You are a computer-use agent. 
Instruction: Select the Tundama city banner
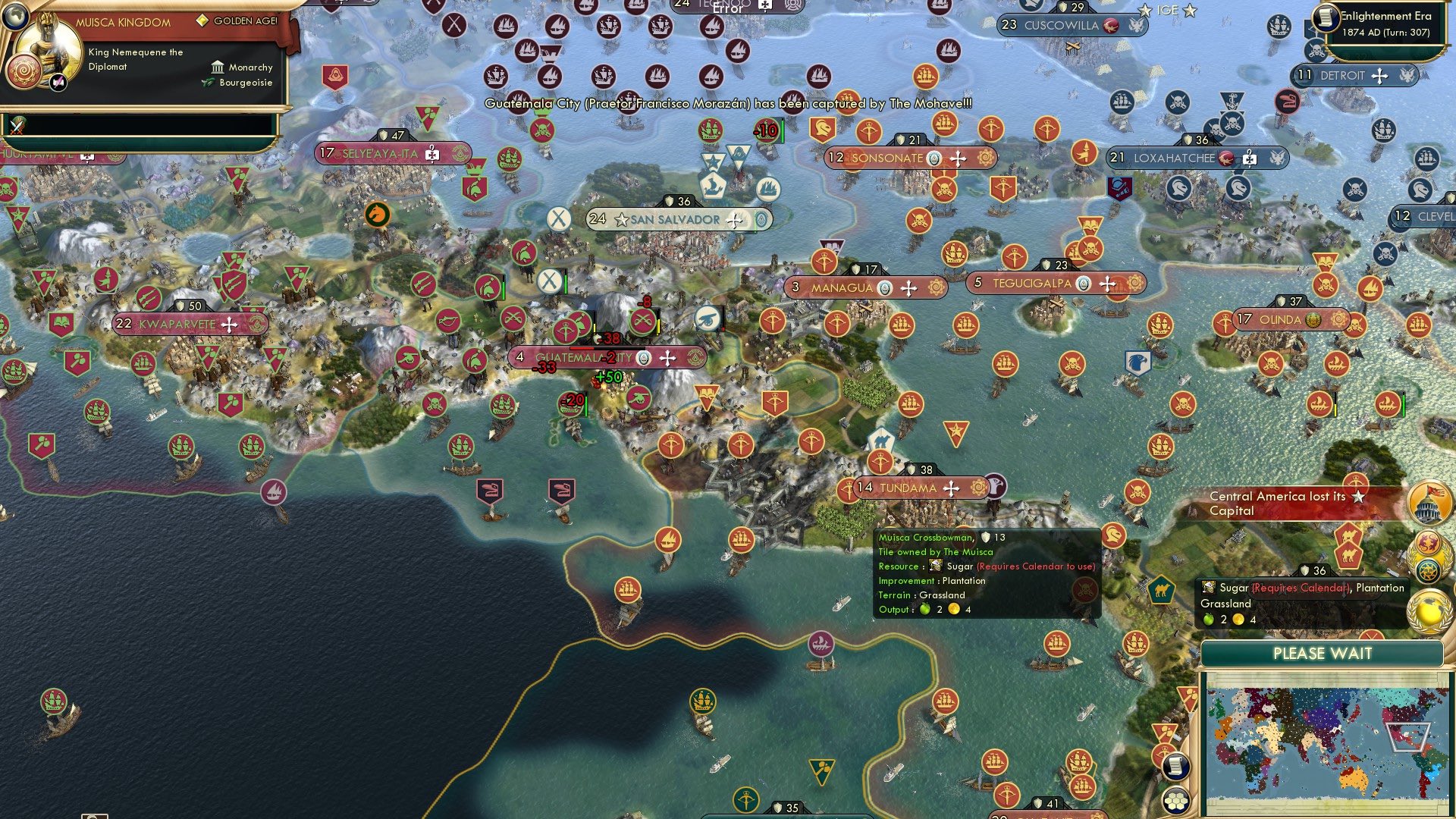pyautogui.click(x=908, y=488)
